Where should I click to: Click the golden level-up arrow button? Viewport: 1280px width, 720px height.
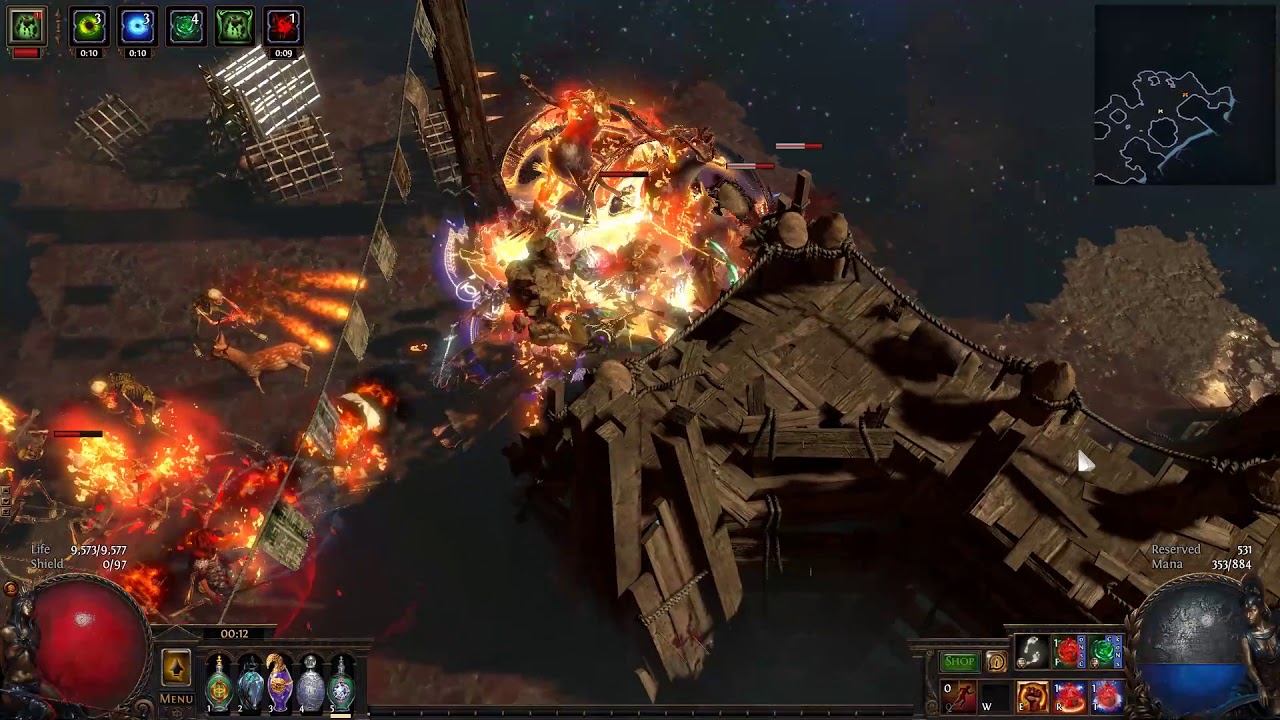click(x=176, y=668)
